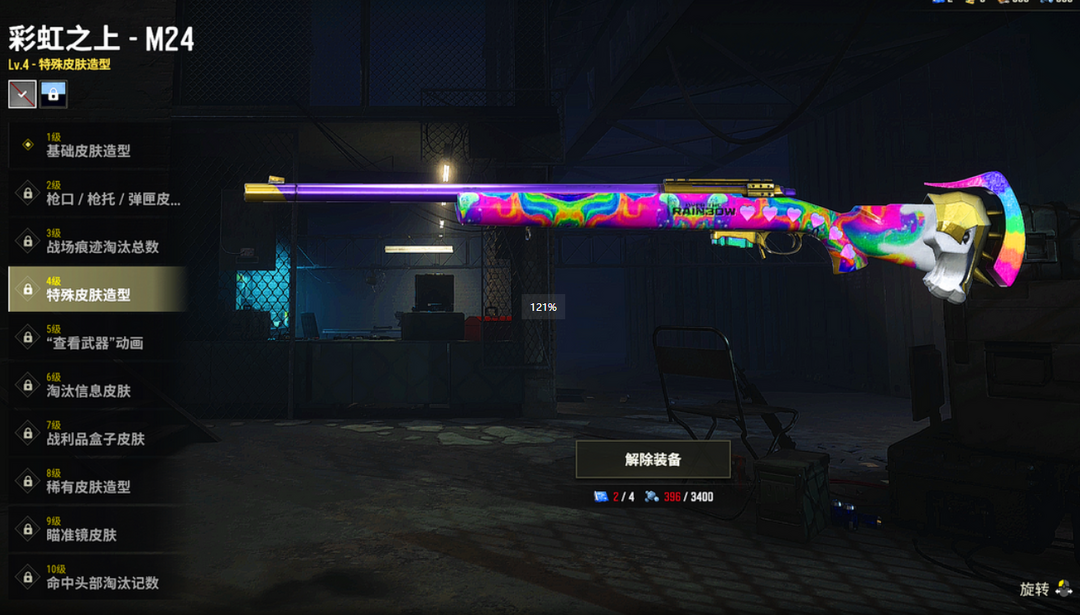This screenshot has height=615, width=1080.
Task: Show level 5 "查看武器"动画 entry
Action: pyautogui.click(x=95, y=337)
